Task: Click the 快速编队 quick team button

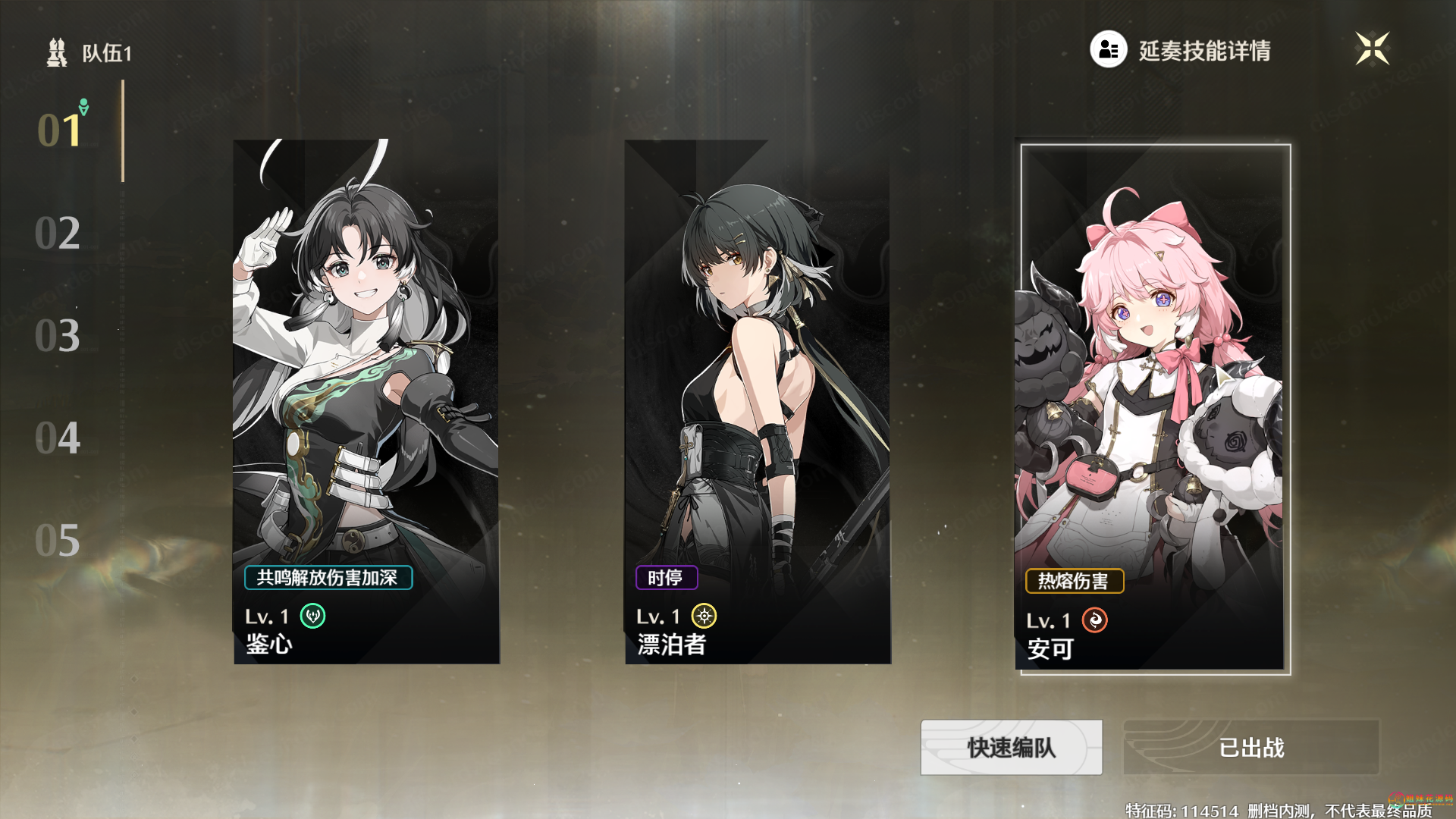Action: [x=1011, y=748]
